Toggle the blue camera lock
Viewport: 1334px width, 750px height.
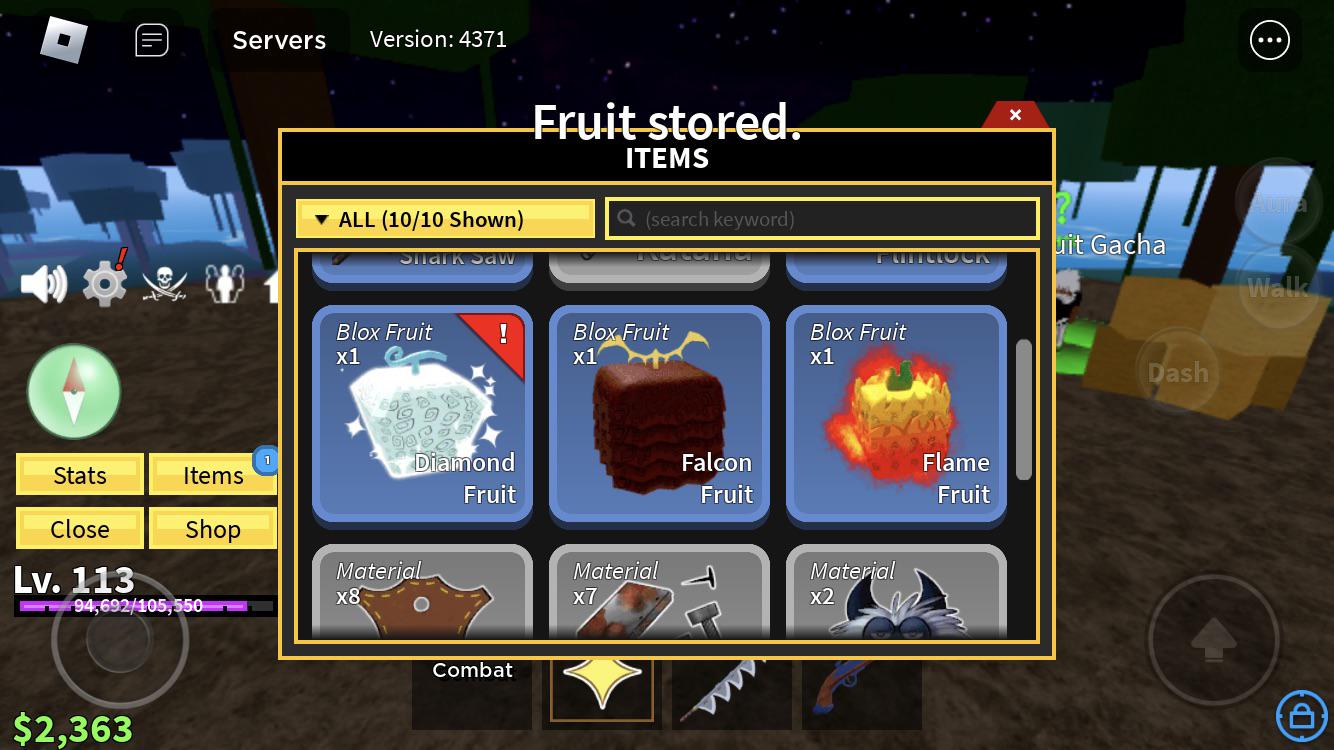point(1301,716)
